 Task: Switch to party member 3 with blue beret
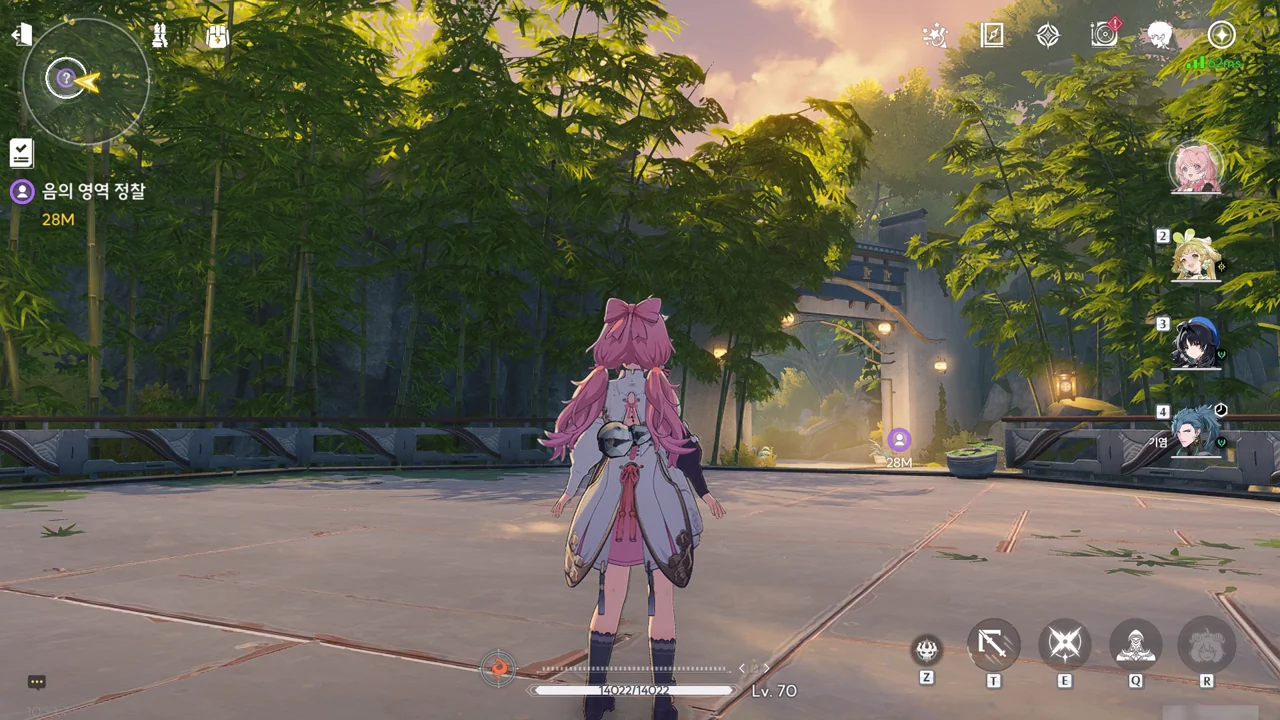pyautogui.click(x=1196, y=345)
